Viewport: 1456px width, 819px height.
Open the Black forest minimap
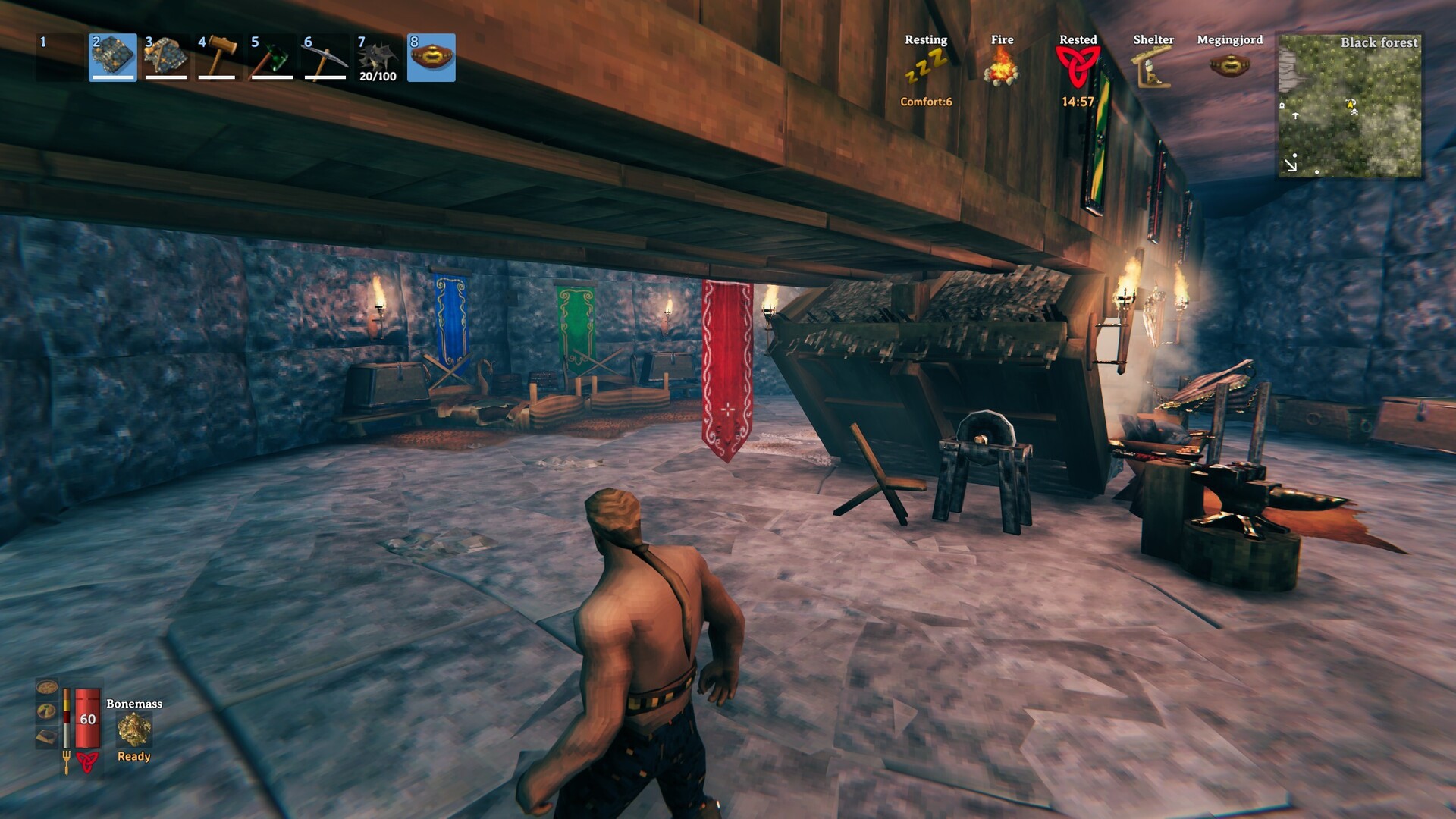(1350, 105)
